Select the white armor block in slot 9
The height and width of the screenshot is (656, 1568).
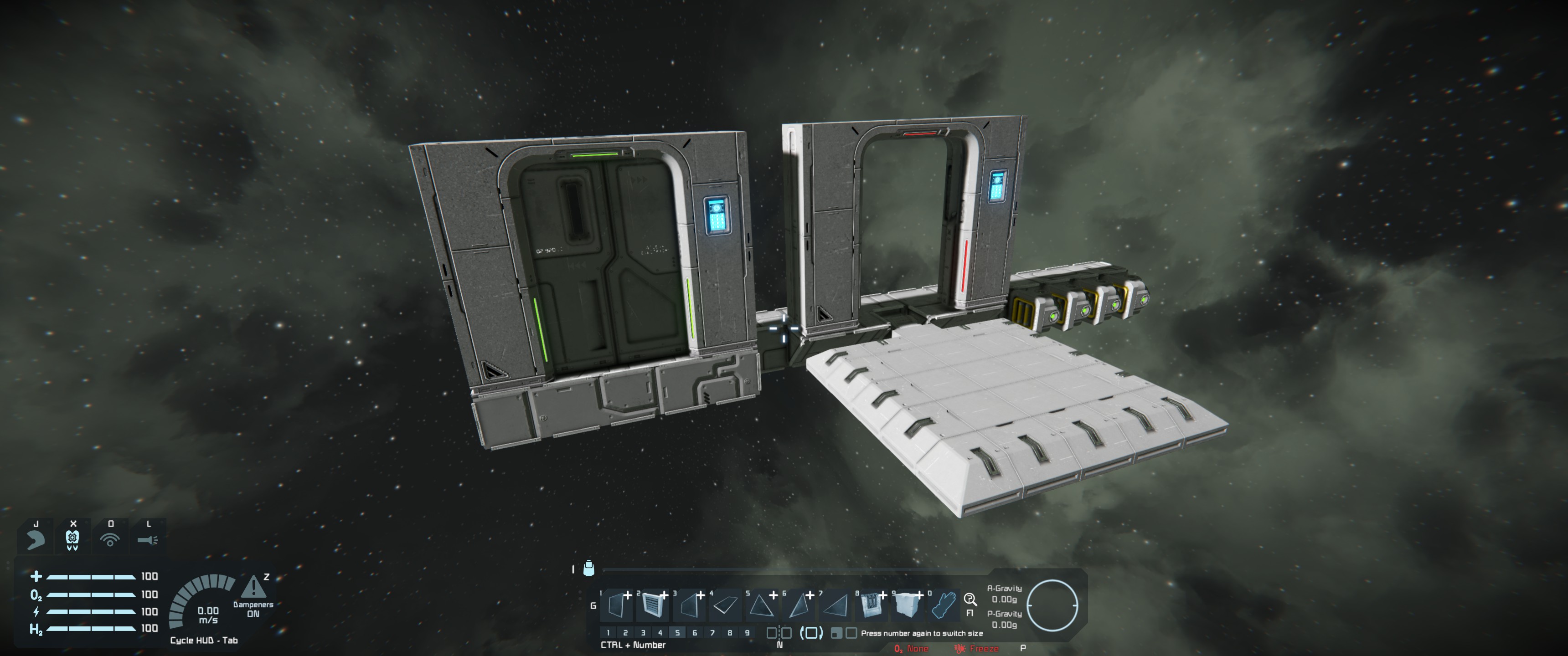click(907, 606)
